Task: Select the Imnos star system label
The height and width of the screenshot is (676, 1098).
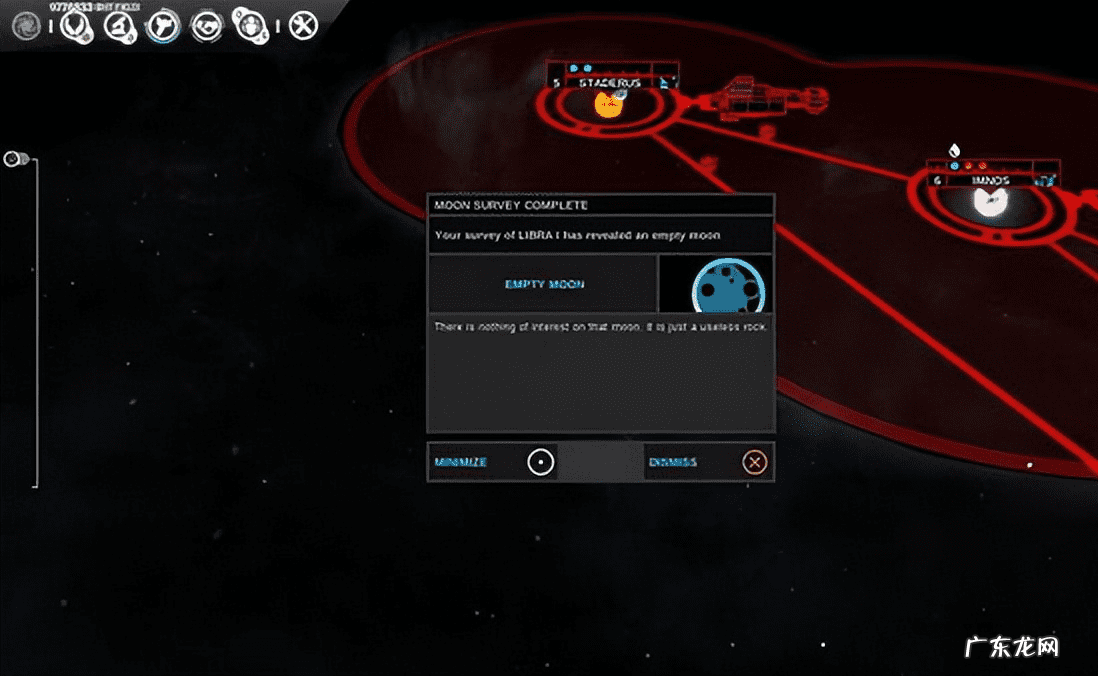Action: pyautogui.click(x=989, y=181)
